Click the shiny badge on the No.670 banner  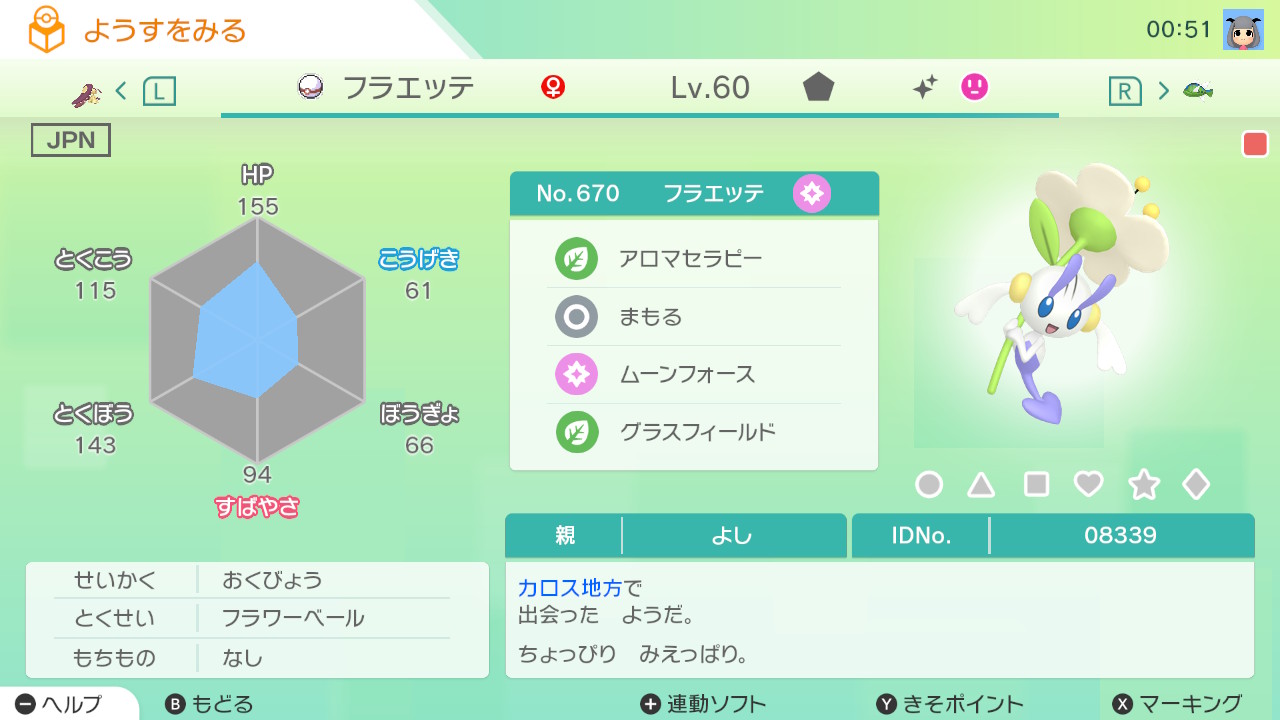click(x=812, y=193)
